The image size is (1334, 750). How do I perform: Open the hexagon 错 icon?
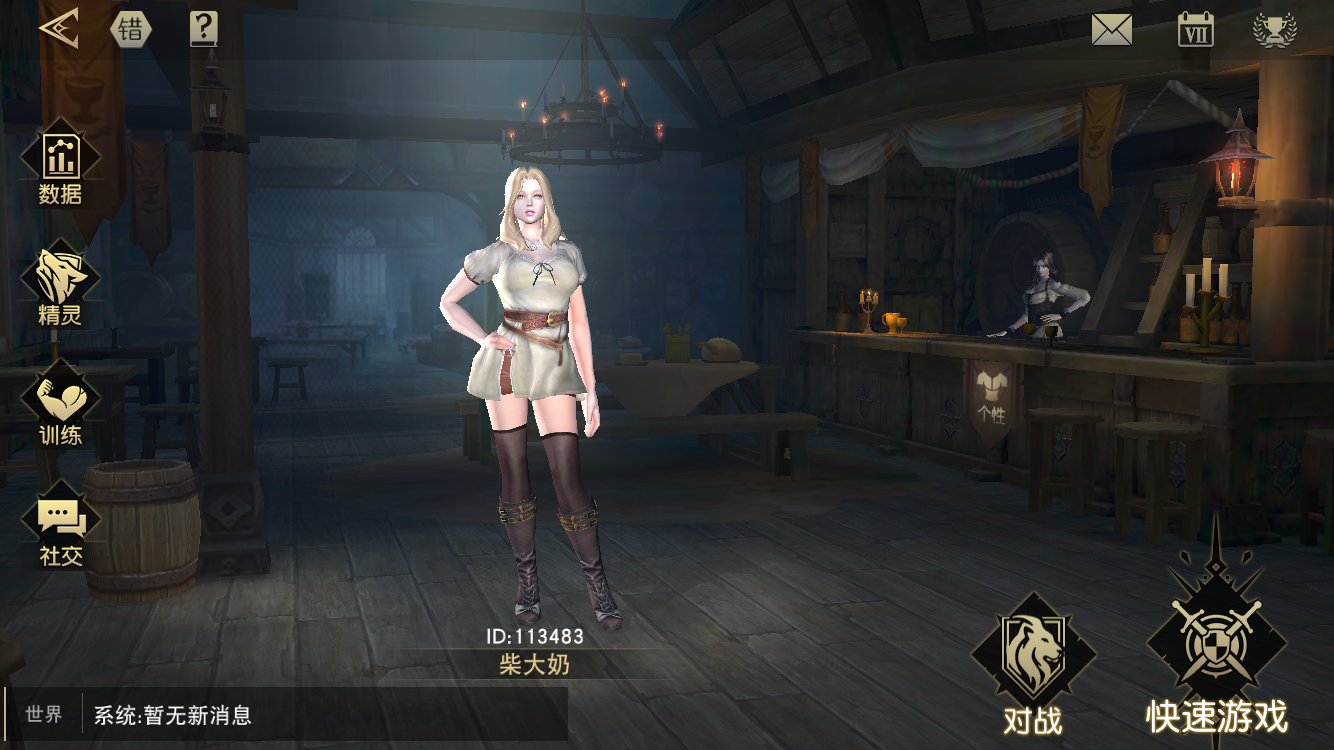[131, 29]
